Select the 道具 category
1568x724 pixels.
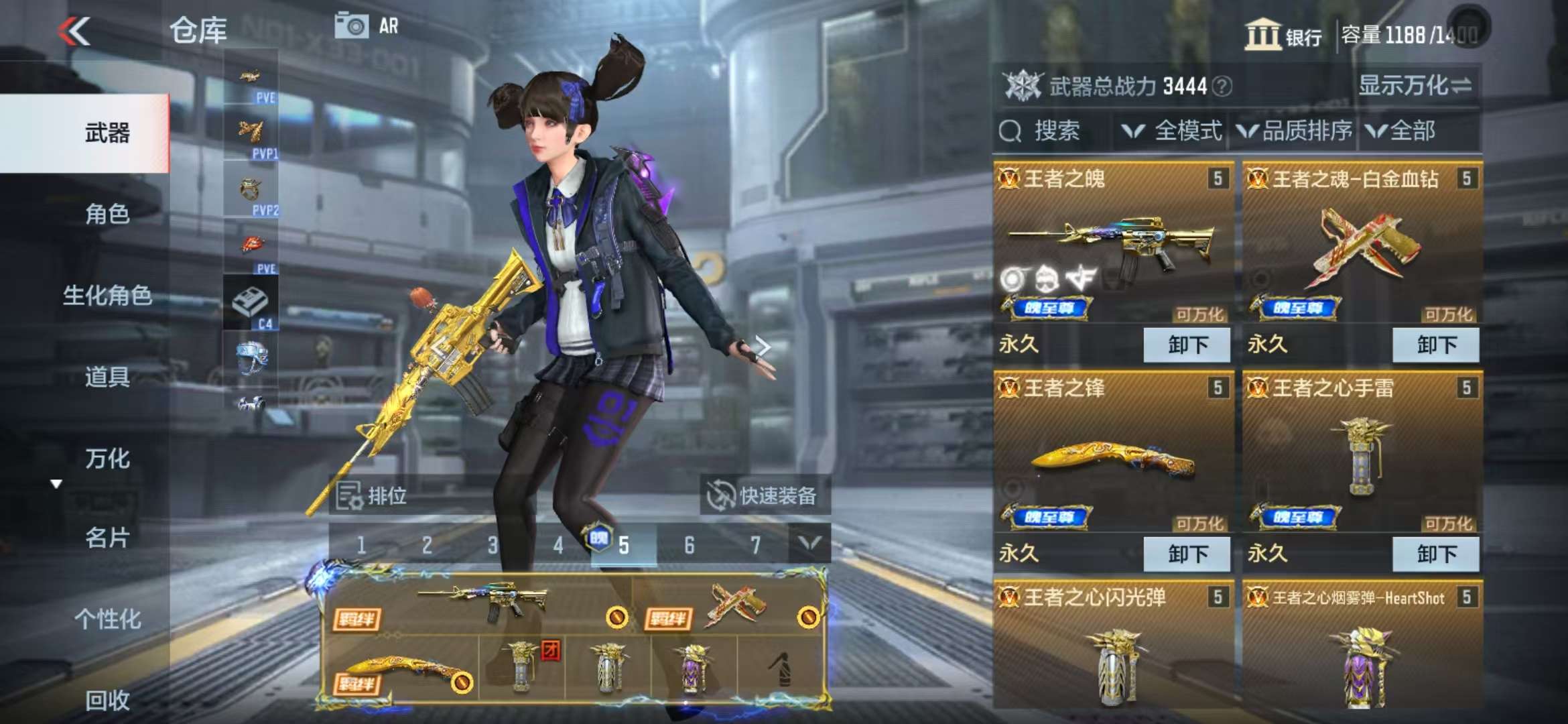pyautogui.click(x=107, y=377)
